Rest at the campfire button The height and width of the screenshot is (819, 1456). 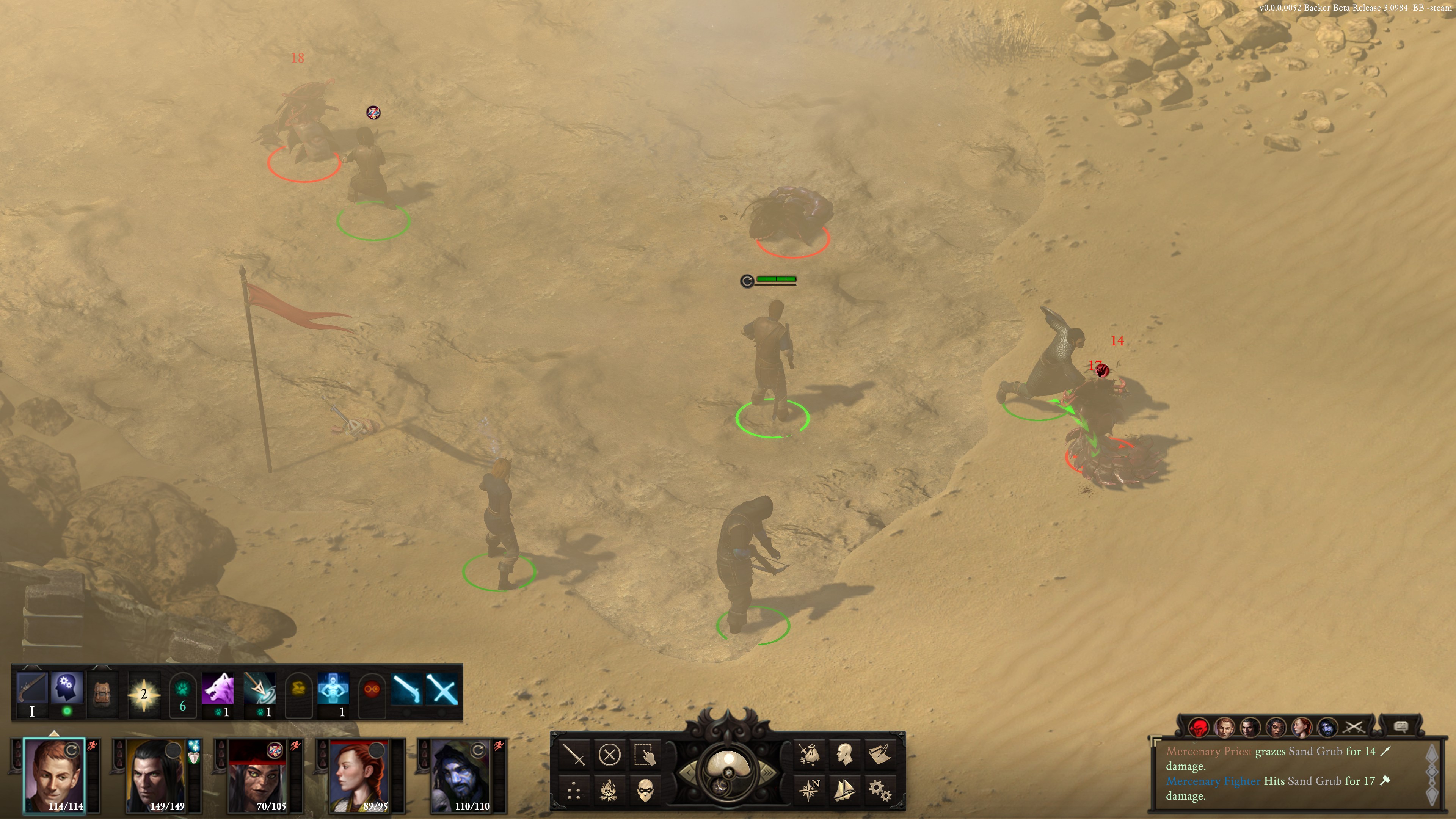[609, 789]
